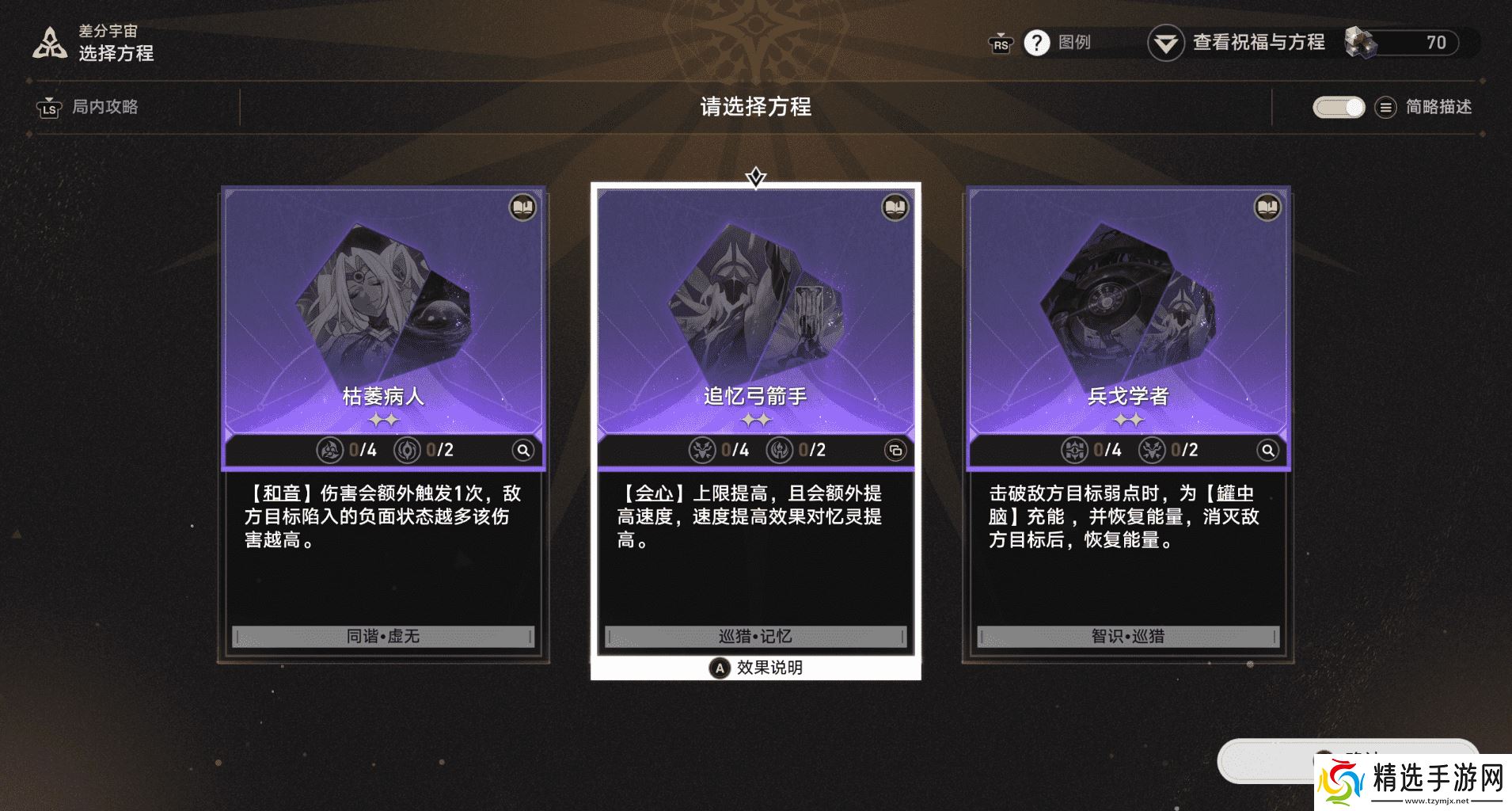This screenshot has height=811, width=1512.
Task: Open lore entry icon on 兵戈学者 card
Action: 1270,208
